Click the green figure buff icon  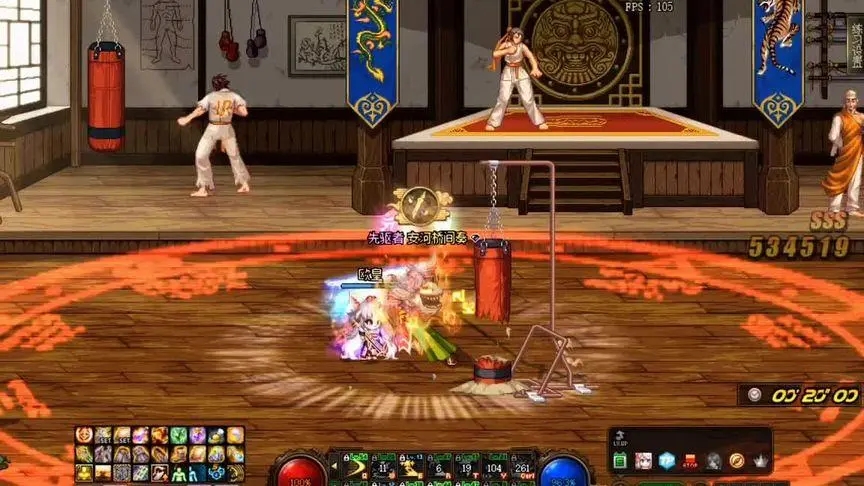(x=179, y=473)
